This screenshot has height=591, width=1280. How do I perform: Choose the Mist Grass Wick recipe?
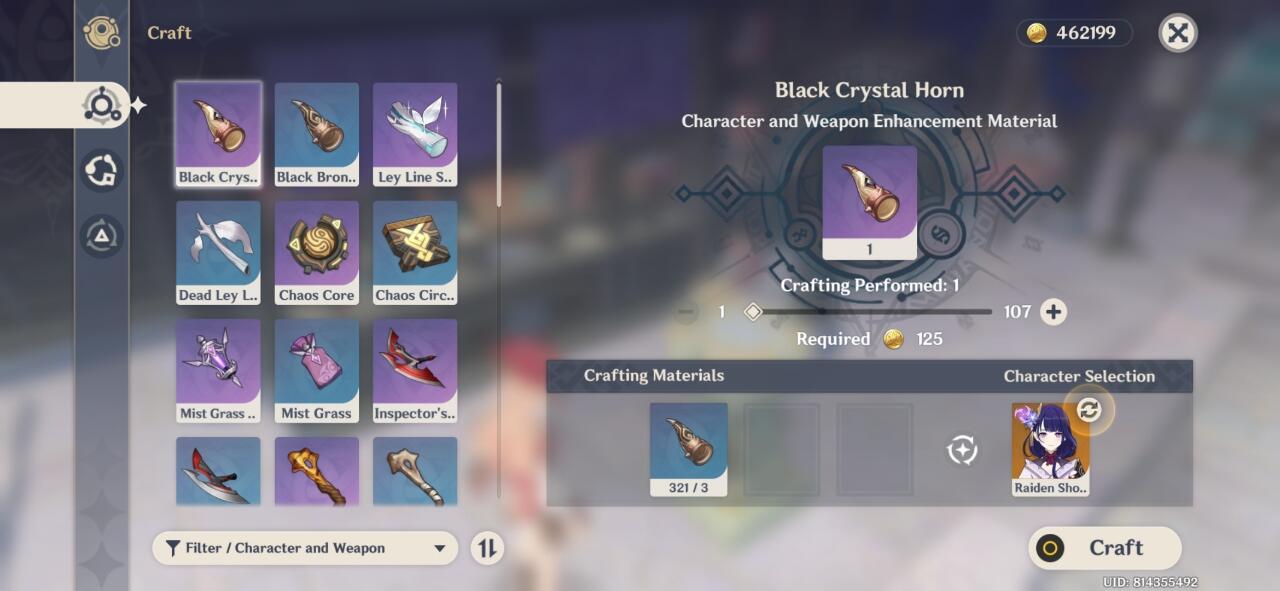click(x=218, y=370)
